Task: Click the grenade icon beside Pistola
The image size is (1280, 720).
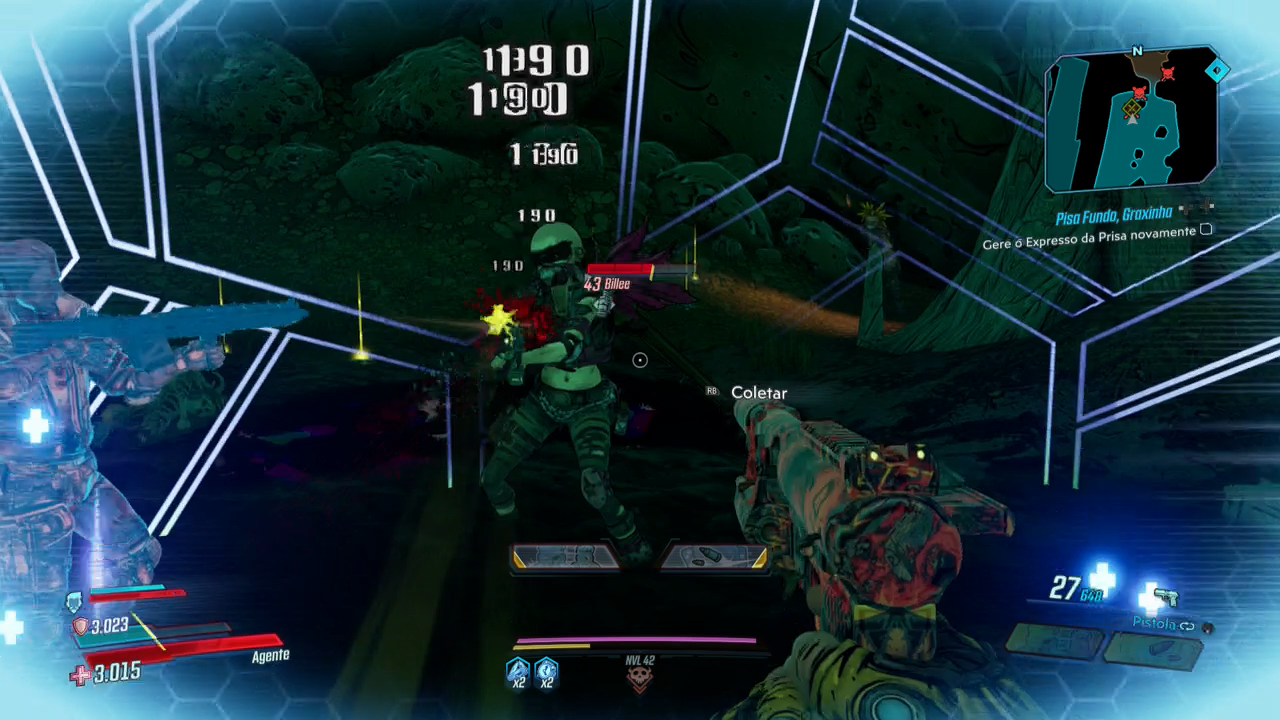Action: point(1208,627)
